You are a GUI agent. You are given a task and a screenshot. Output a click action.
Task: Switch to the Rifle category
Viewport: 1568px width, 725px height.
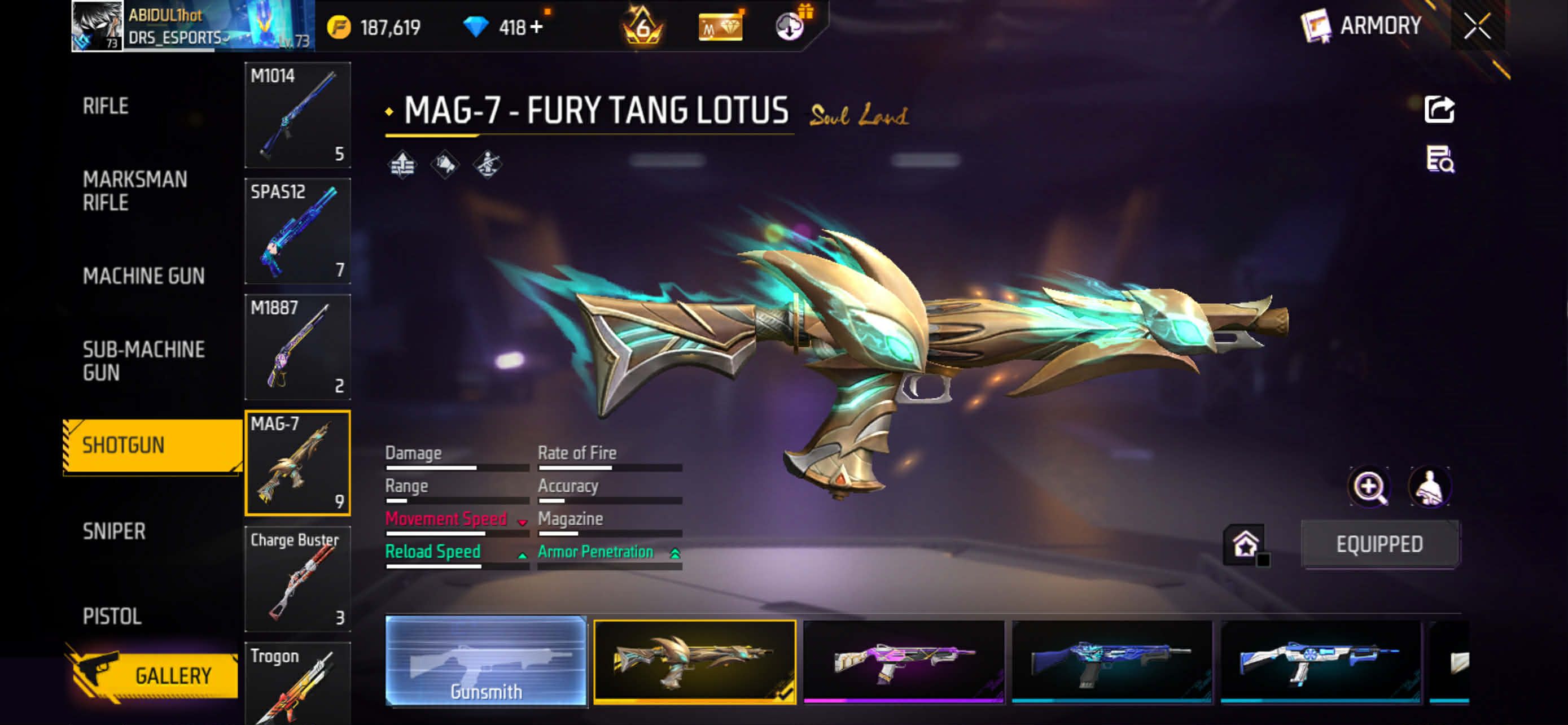[106, 106]
